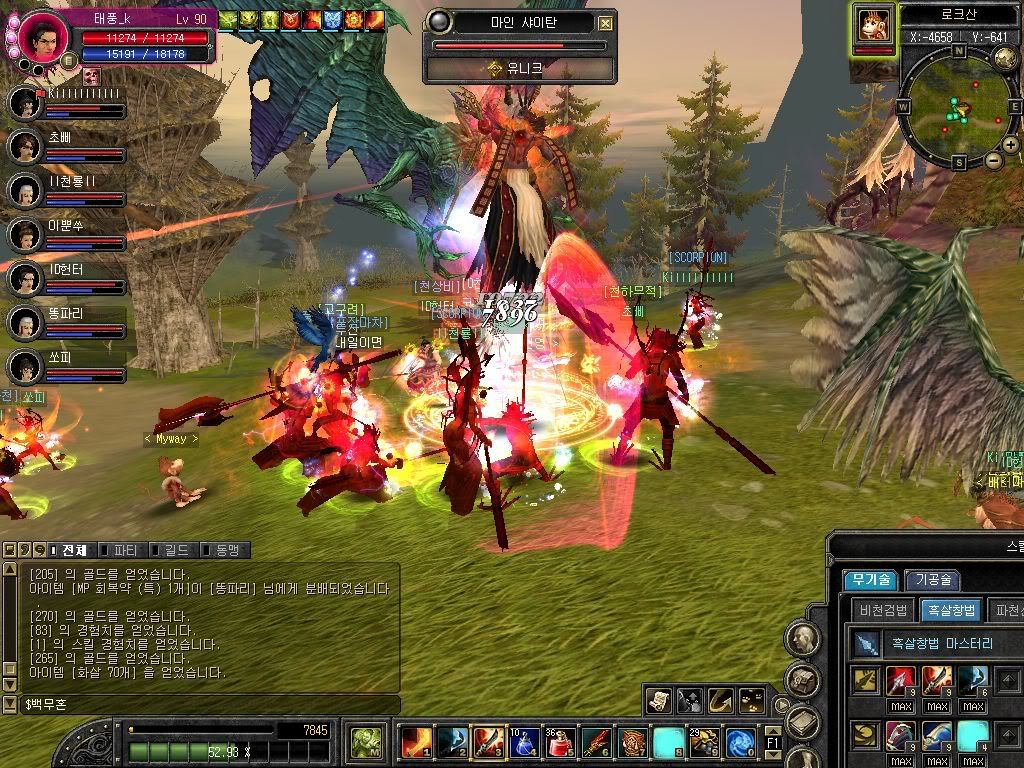The width and height of the screenshot is (1024, 768).
Task: Use the red HP potion in hotbar
Action: 560,742
